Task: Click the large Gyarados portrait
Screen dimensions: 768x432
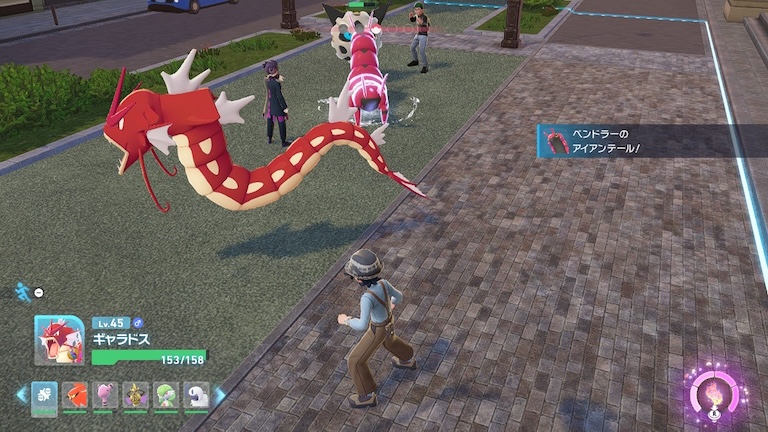Action: [x=59, y=340]
